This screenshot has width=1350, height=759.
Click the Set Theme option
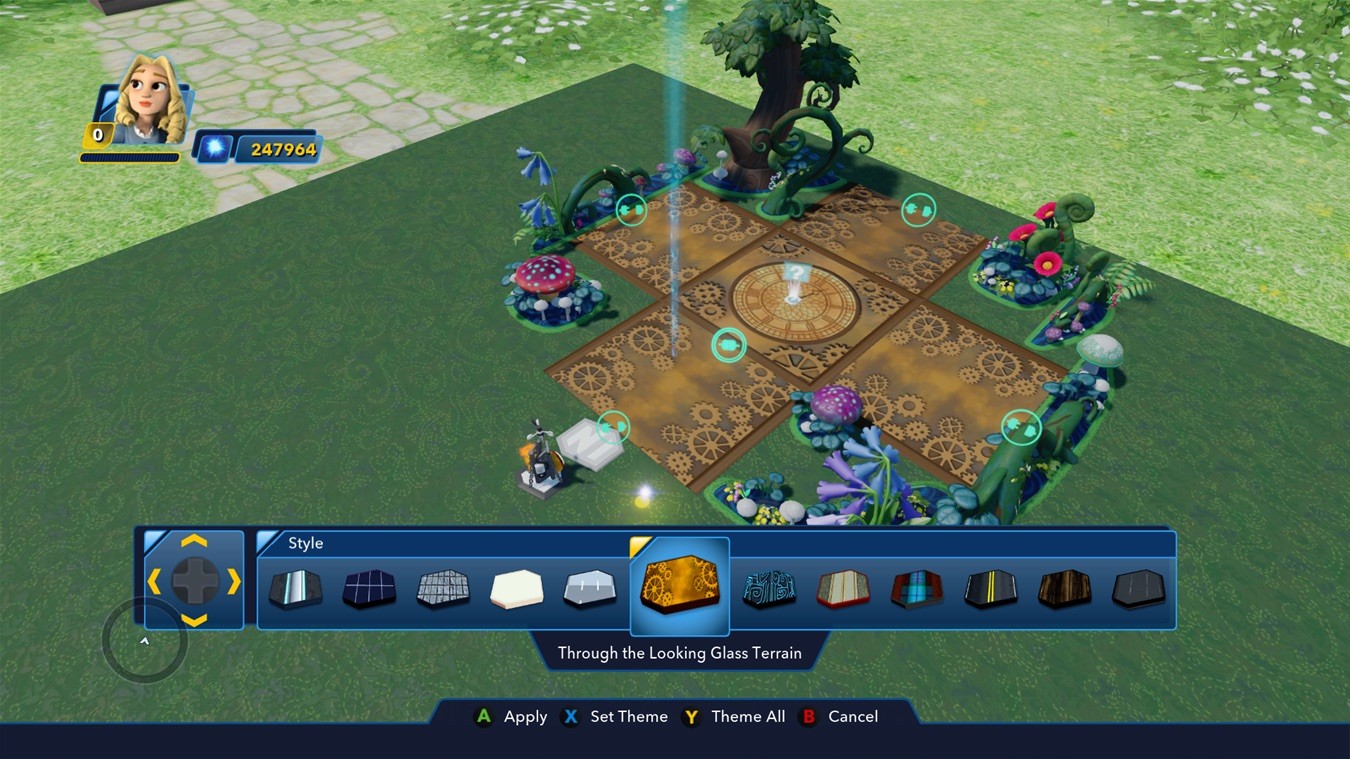tap(616, 717)
